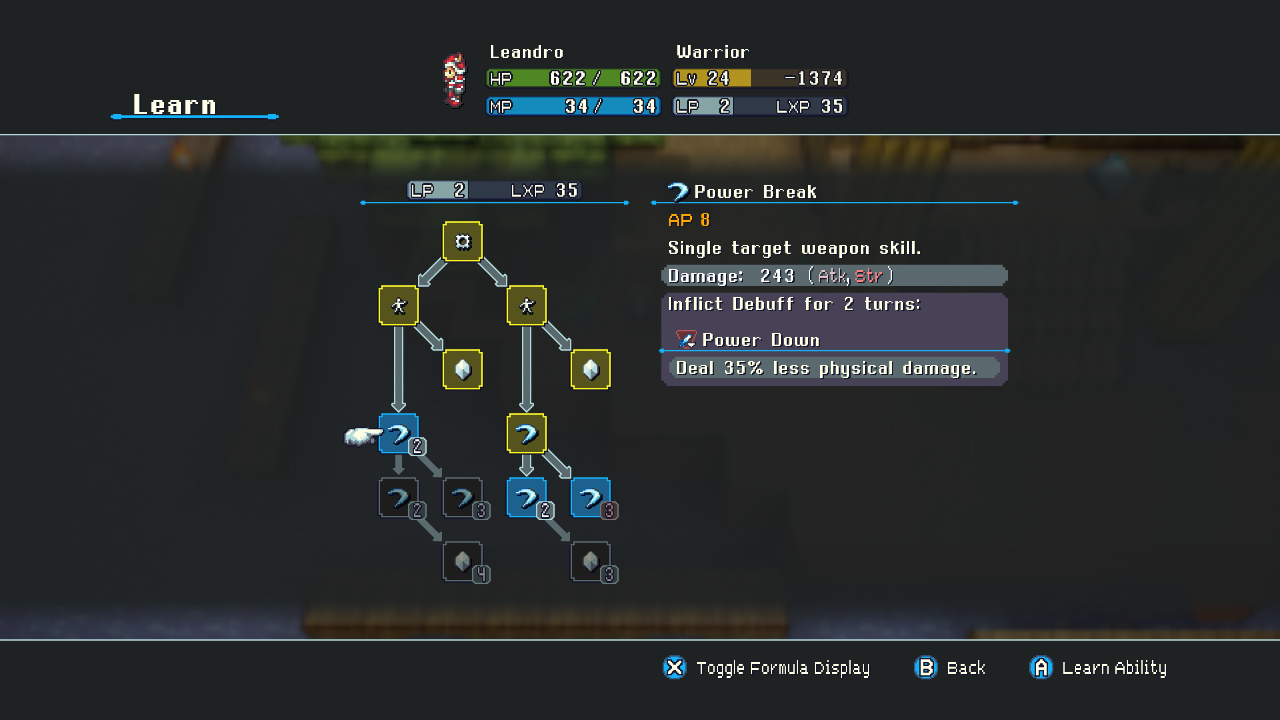Click the right warrior figure node
The image size is (1280, 720).
(x=527, y=306)
